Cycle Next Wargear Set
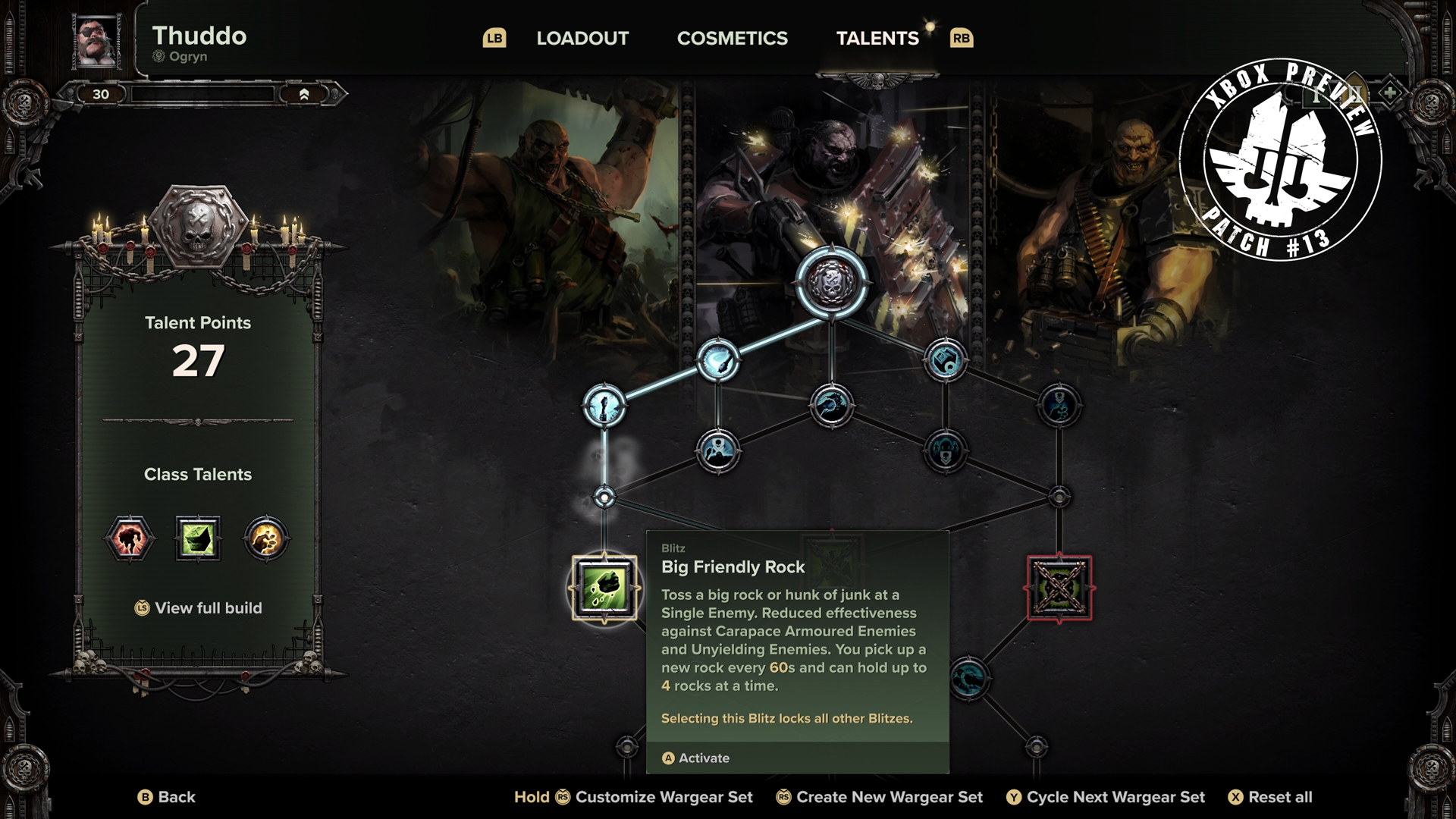The height and width of the screenshot is (819, 1456). [1106, 797]
